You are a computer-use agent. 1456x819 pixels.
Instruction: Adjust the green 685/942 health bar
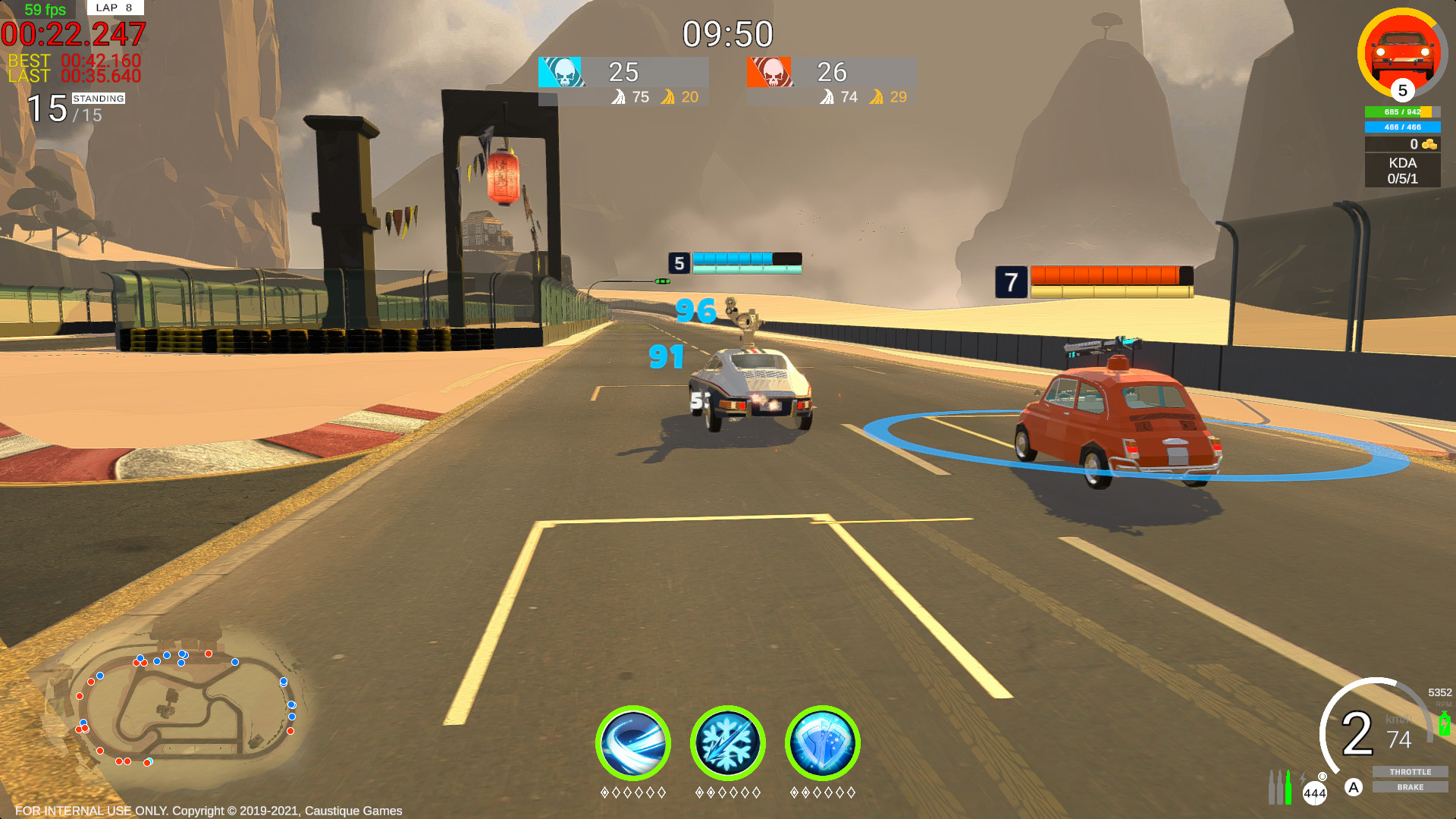pyautogui.click(x=1402, y=111)
